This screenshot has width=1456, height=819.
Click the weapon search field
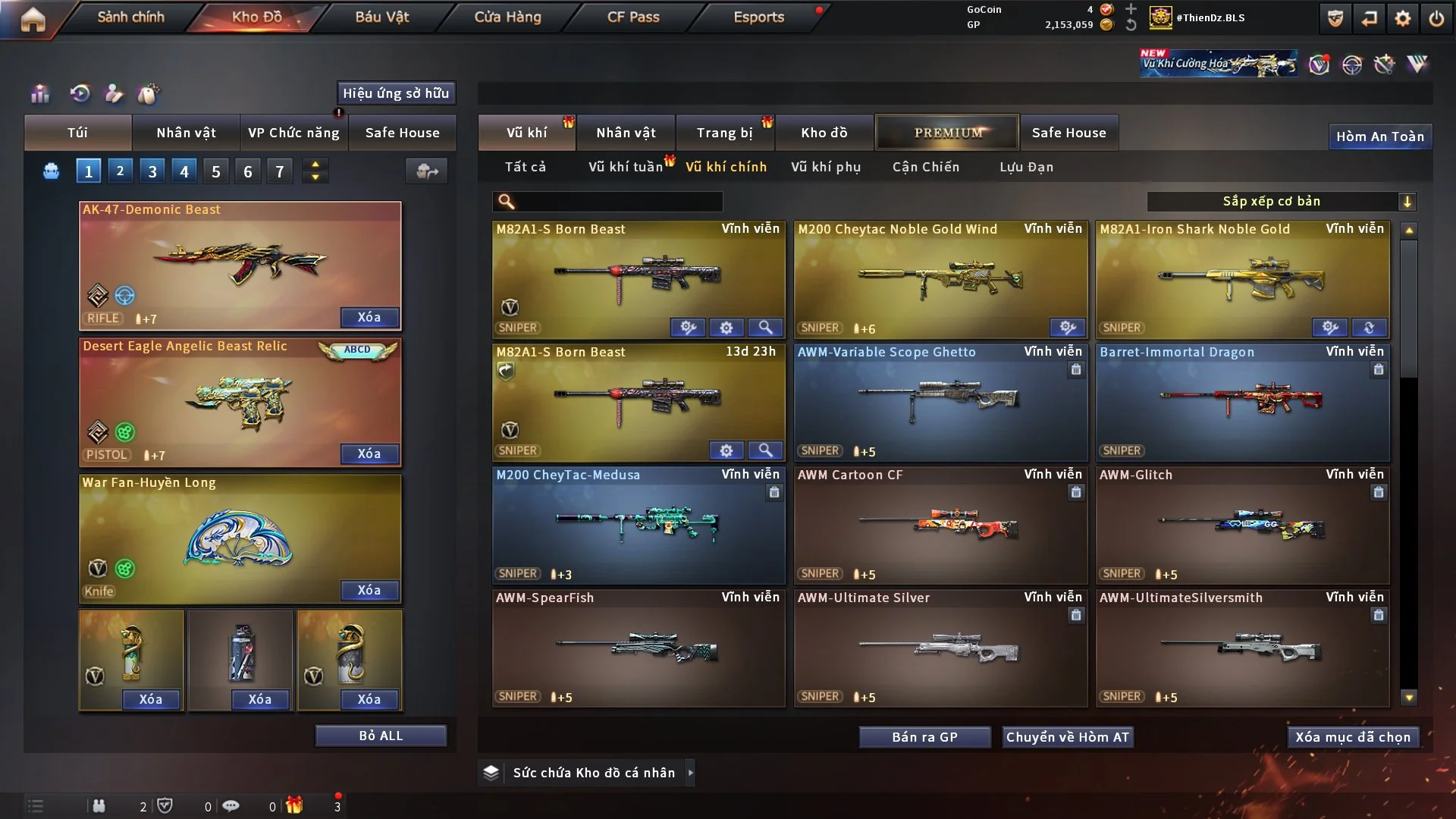[618, 201]
